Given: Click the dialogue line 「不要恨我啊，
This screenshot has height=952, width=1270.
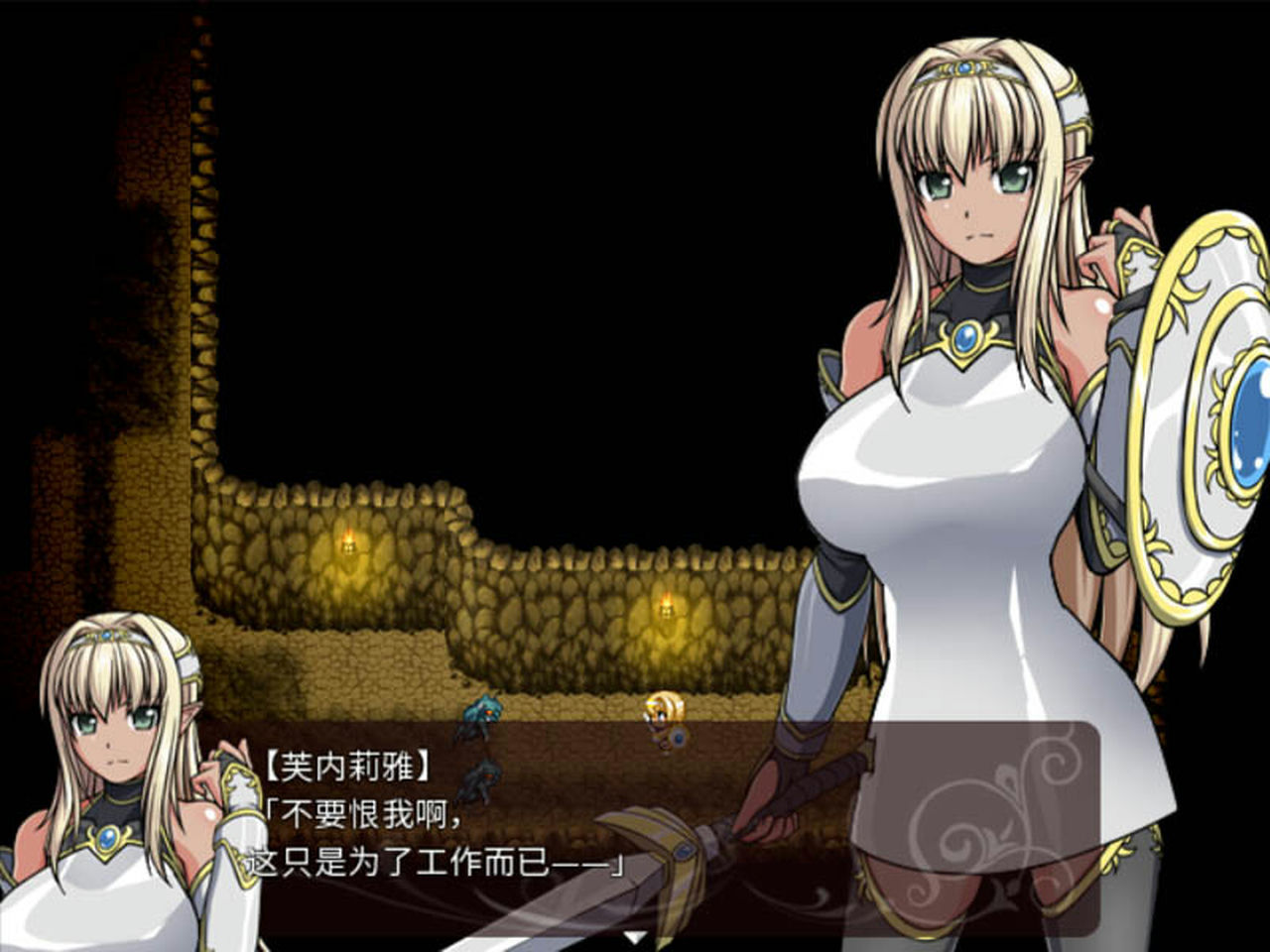Looking at the screenshot, I should [x=362, y=813].
